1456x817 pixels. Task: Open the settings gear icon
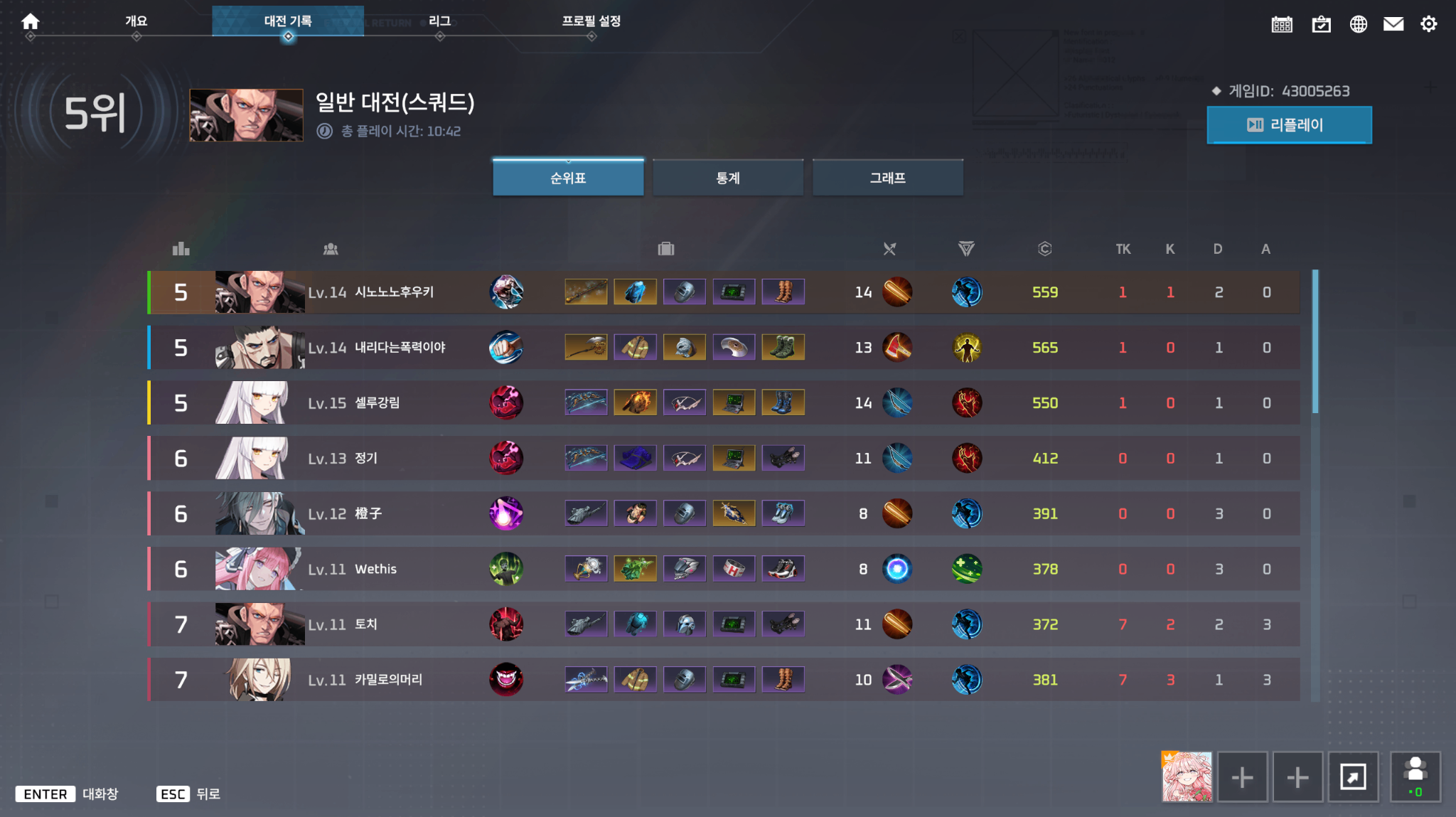tap(1429, 23)
